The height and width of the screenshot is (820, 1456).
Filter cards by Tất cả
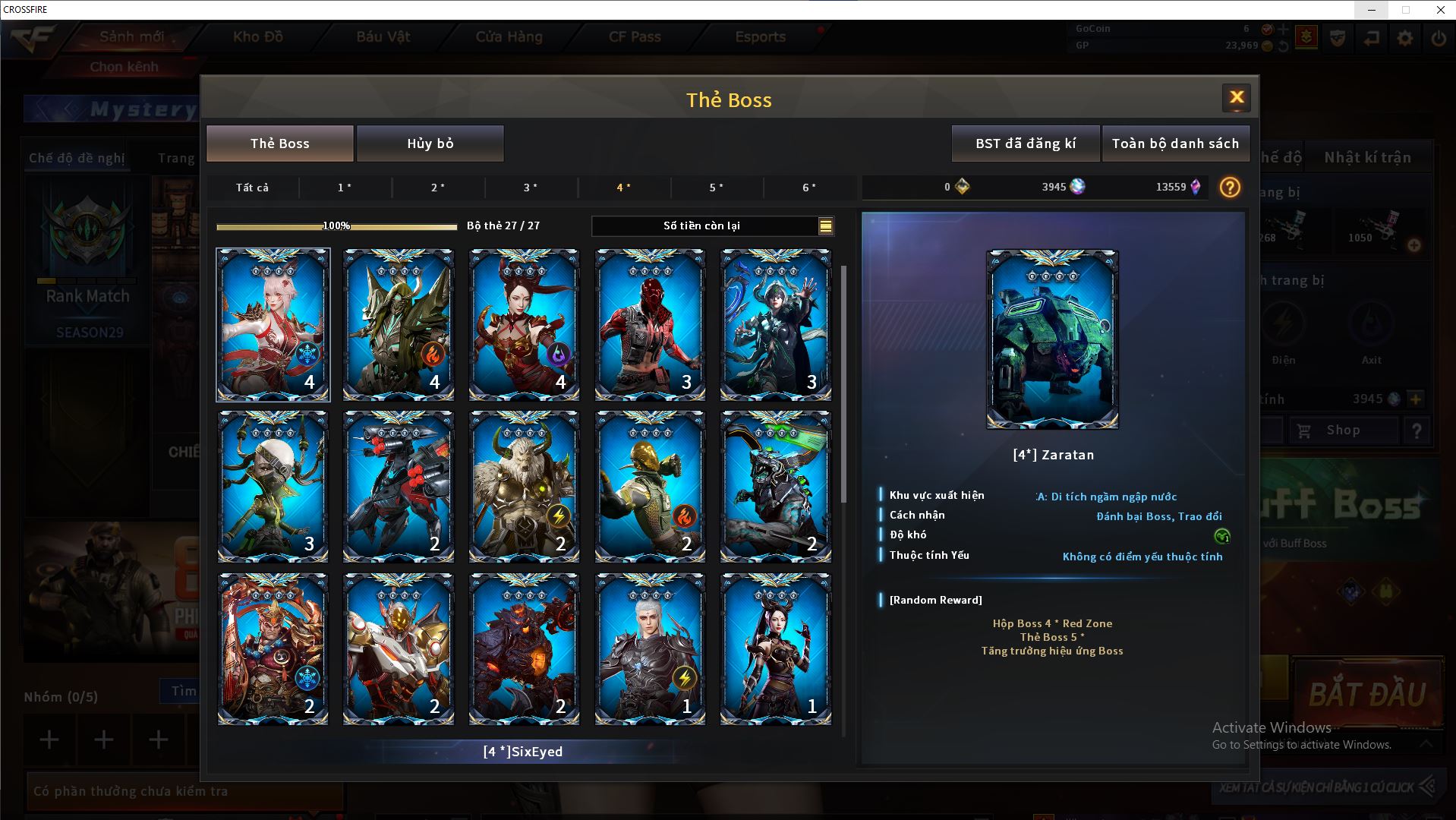click(x=252, y=188)
